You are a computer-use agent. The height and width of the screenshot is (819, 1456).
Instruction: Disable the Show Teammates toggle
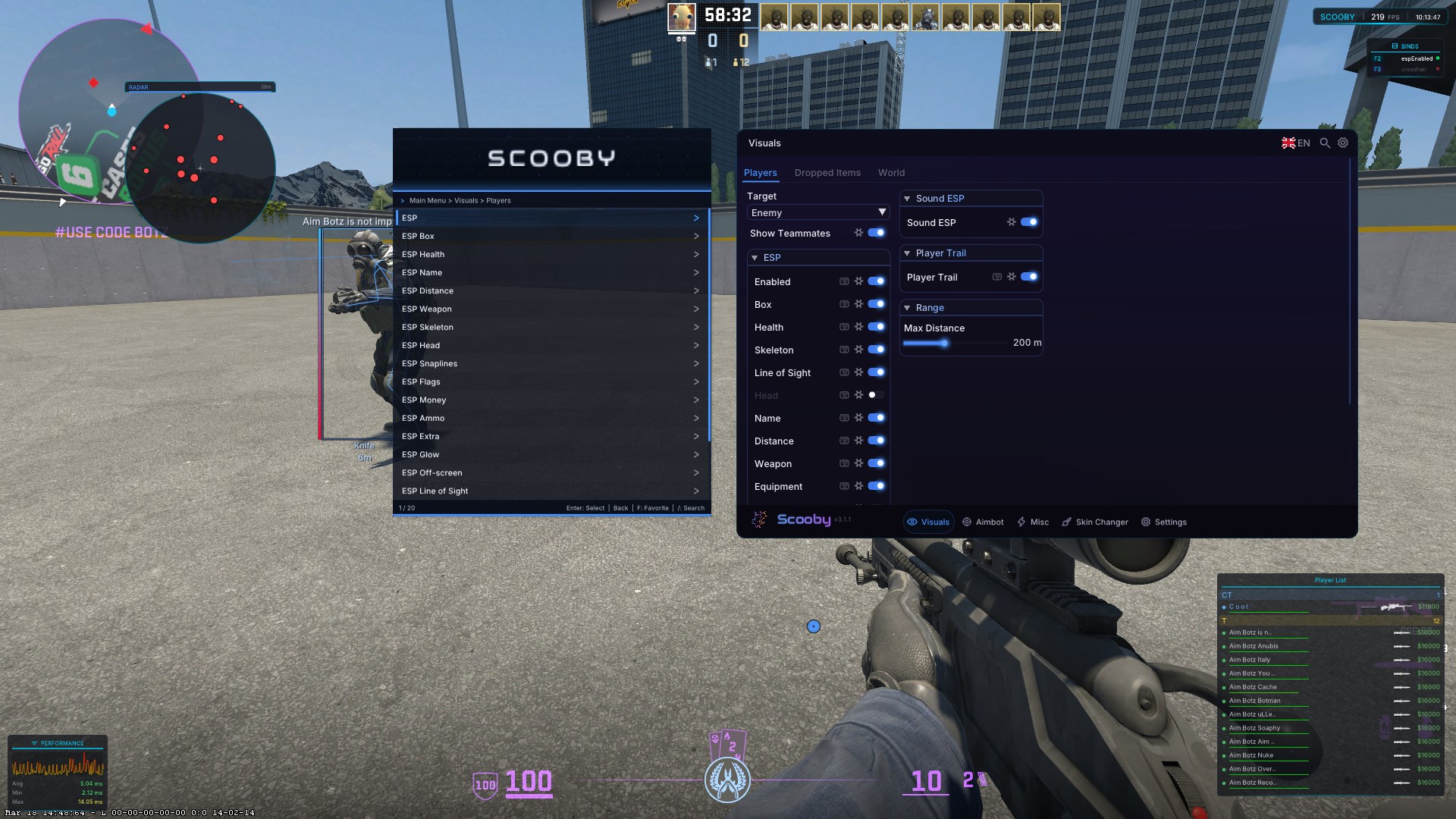coord(877,233)
